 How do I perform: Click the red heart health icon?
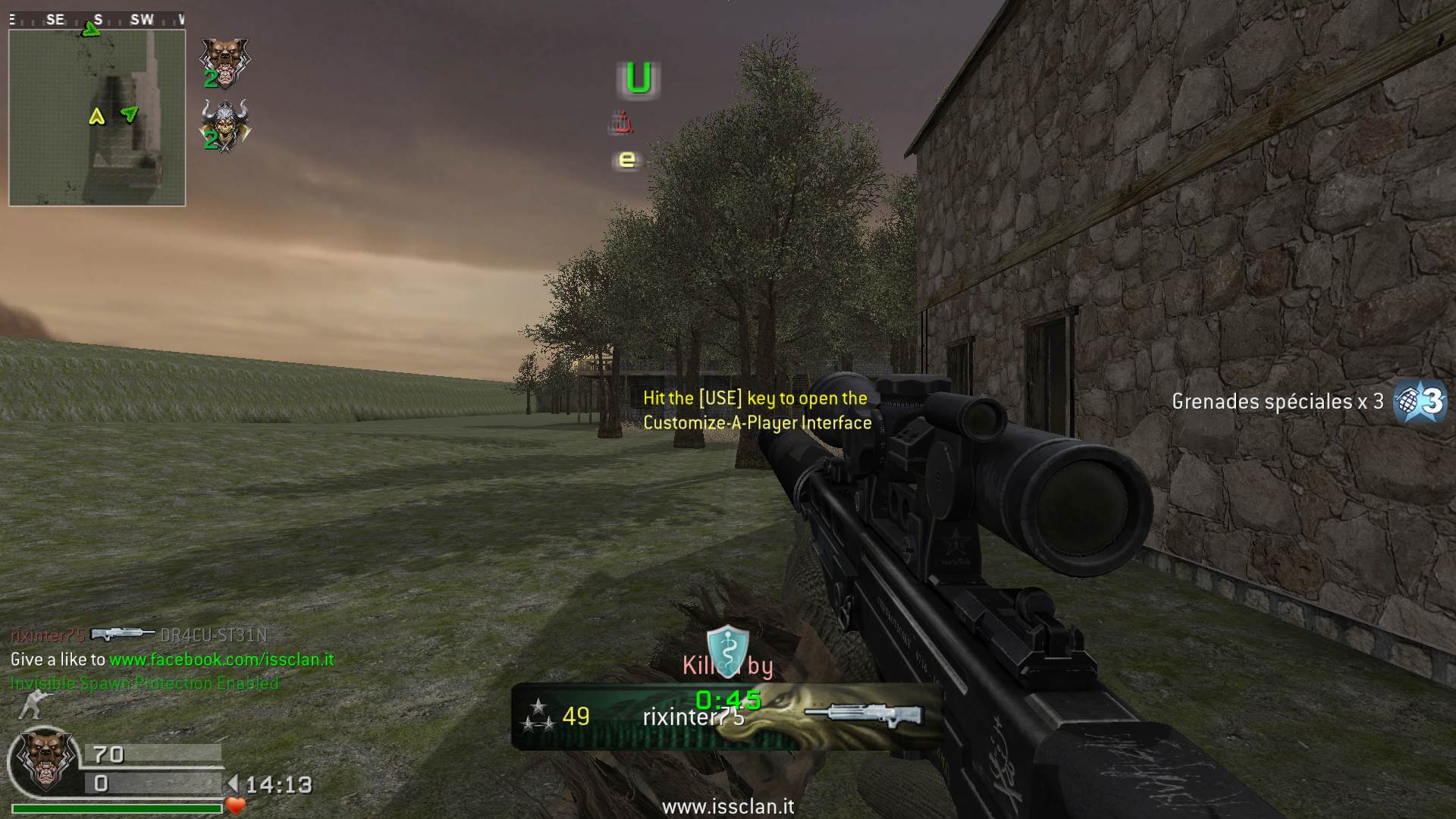(236, 805)
